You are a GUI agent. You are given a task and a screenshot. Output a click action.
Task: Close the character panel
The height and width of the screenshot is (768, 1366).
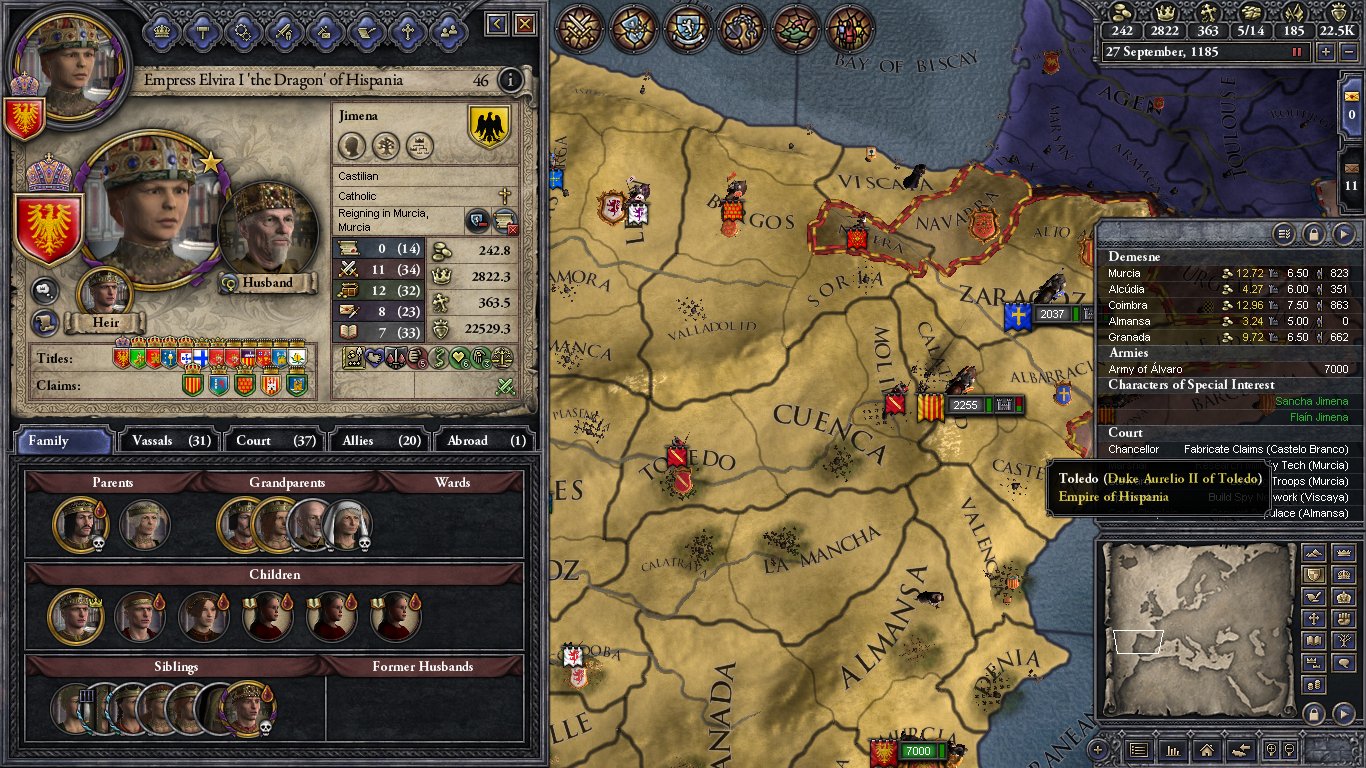525,24
